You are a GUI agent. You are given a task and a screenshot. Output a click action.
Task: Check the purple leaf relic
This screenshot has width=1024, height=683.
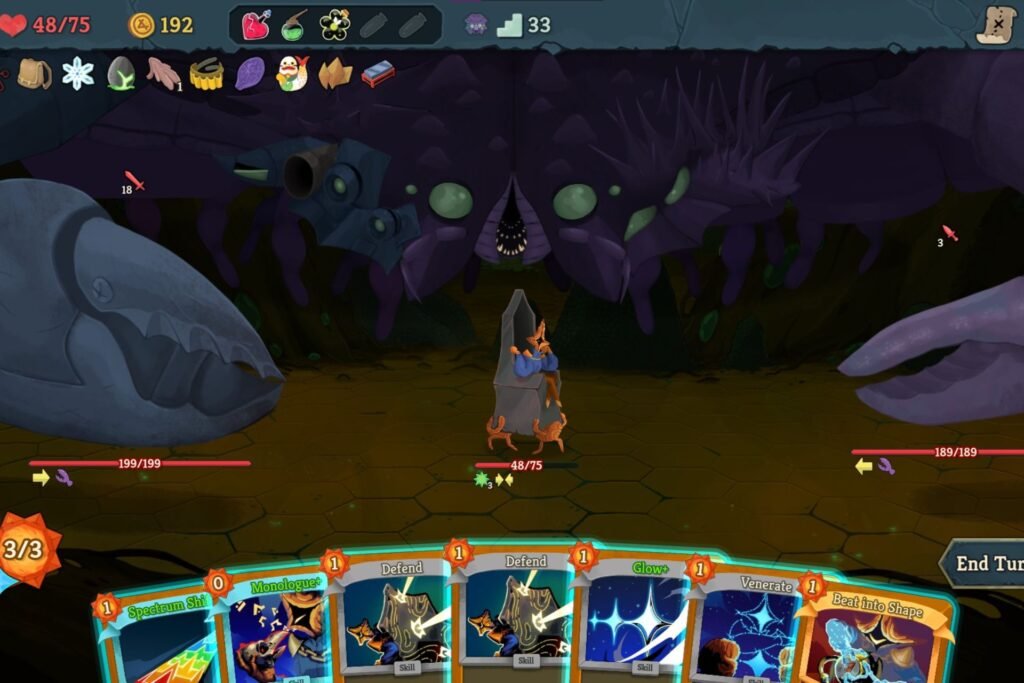point(249,73)
